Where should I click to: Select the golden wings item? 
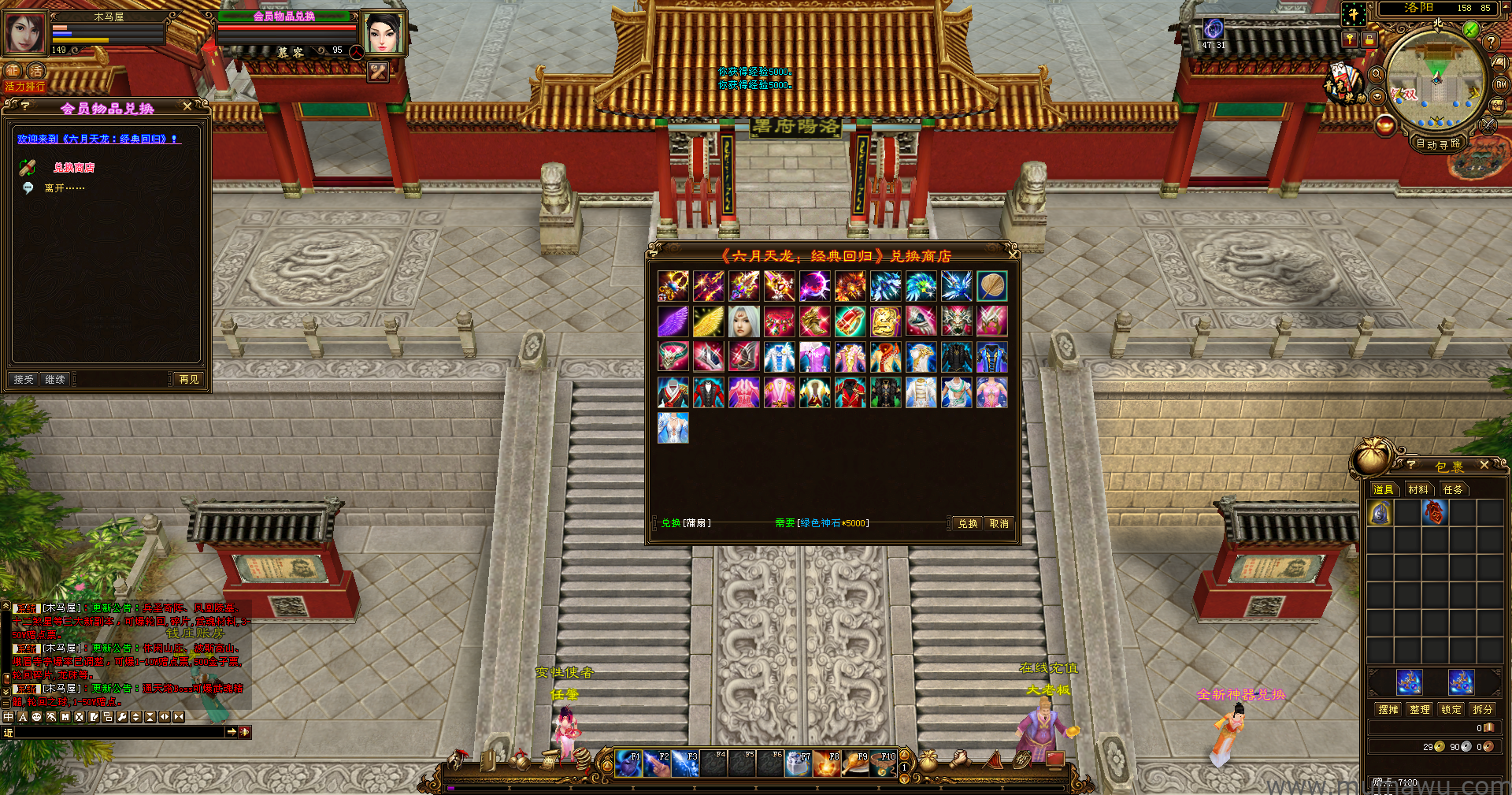tap(709, 321)
